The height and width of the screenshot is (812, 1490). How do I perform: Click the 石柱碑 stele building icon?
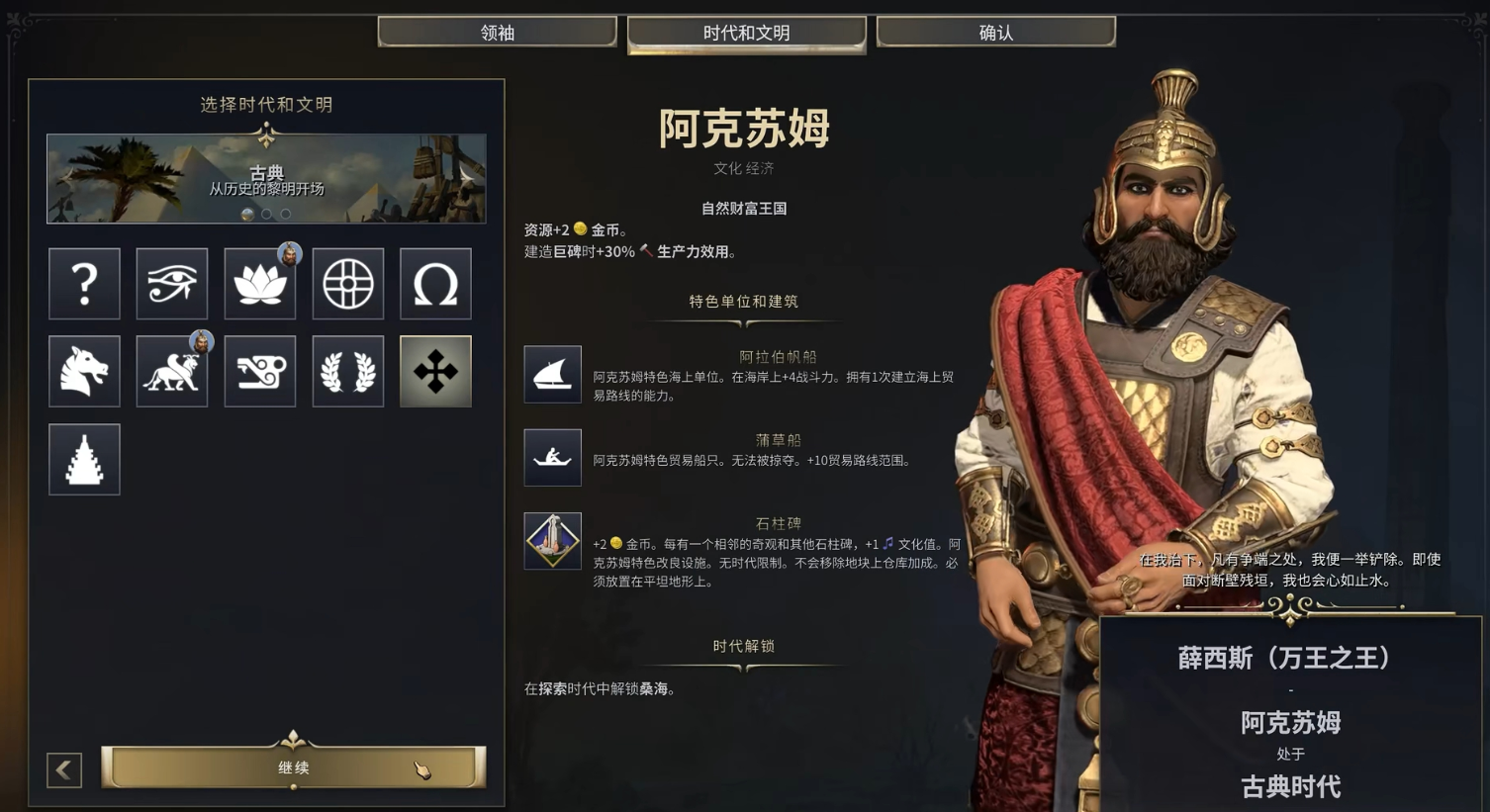(552, 541)
